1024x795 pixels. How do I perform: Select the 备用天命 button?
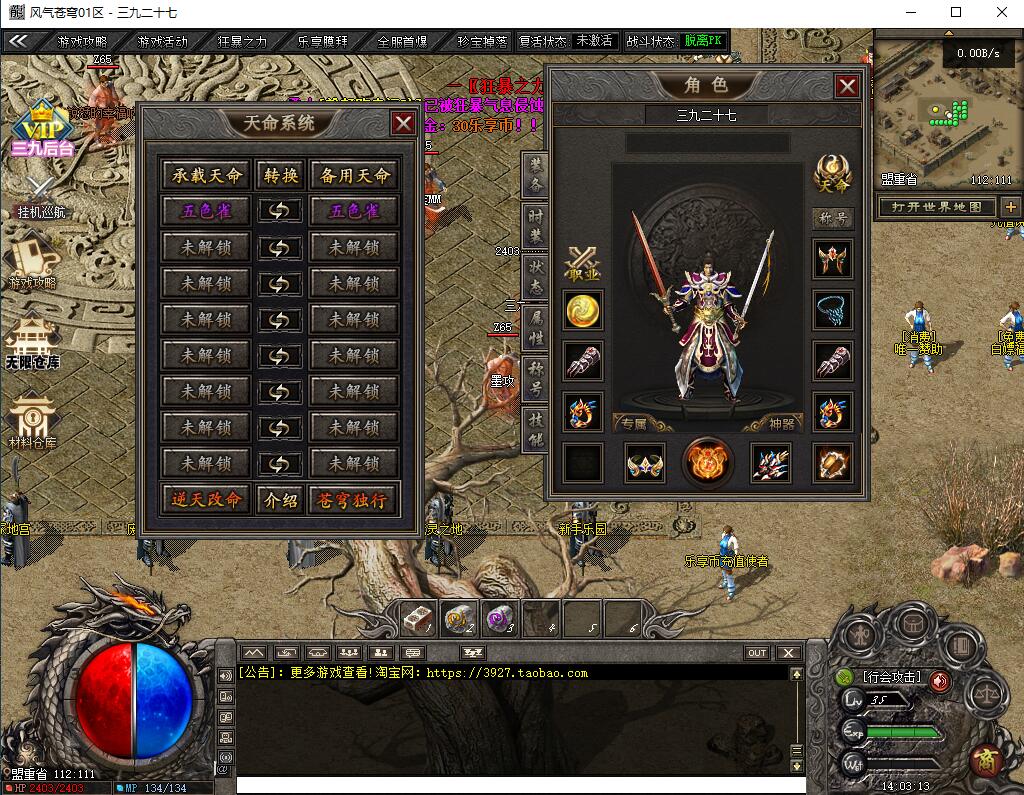tap(353, 175)
